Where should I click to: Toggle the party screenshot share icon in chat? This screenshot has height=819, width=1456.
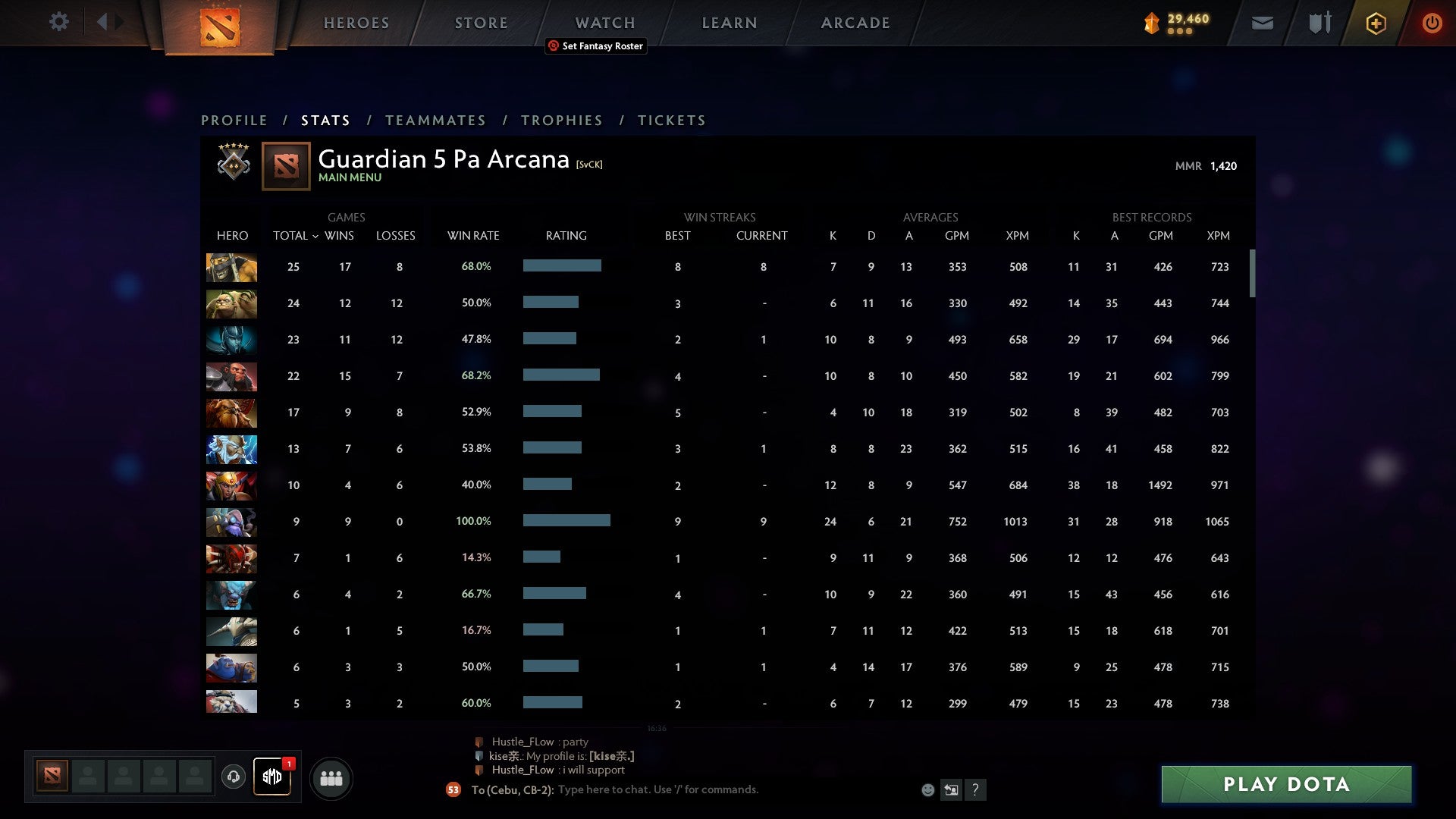click(952, 789)
